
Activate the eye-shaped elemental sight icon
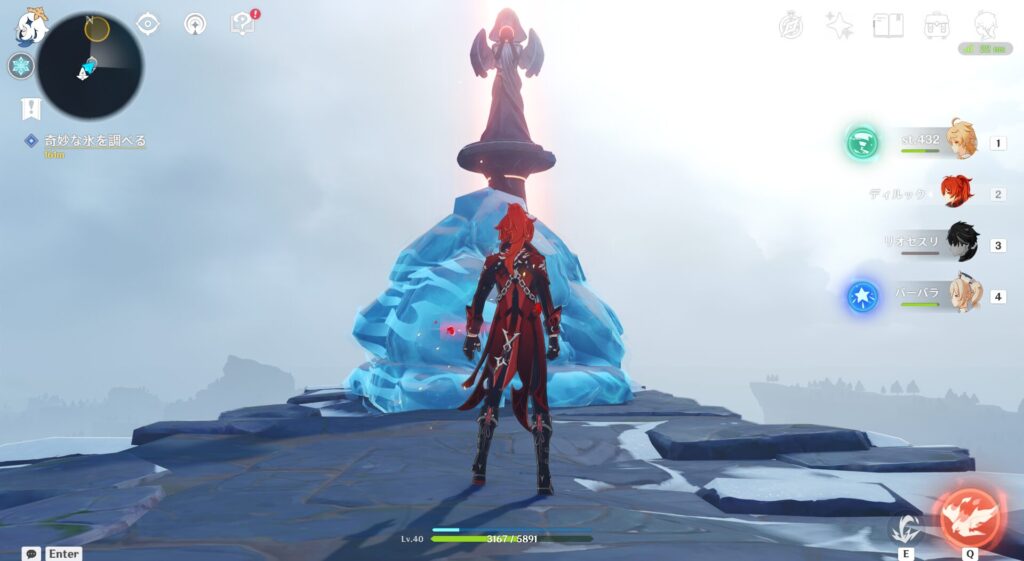(148, 23)
